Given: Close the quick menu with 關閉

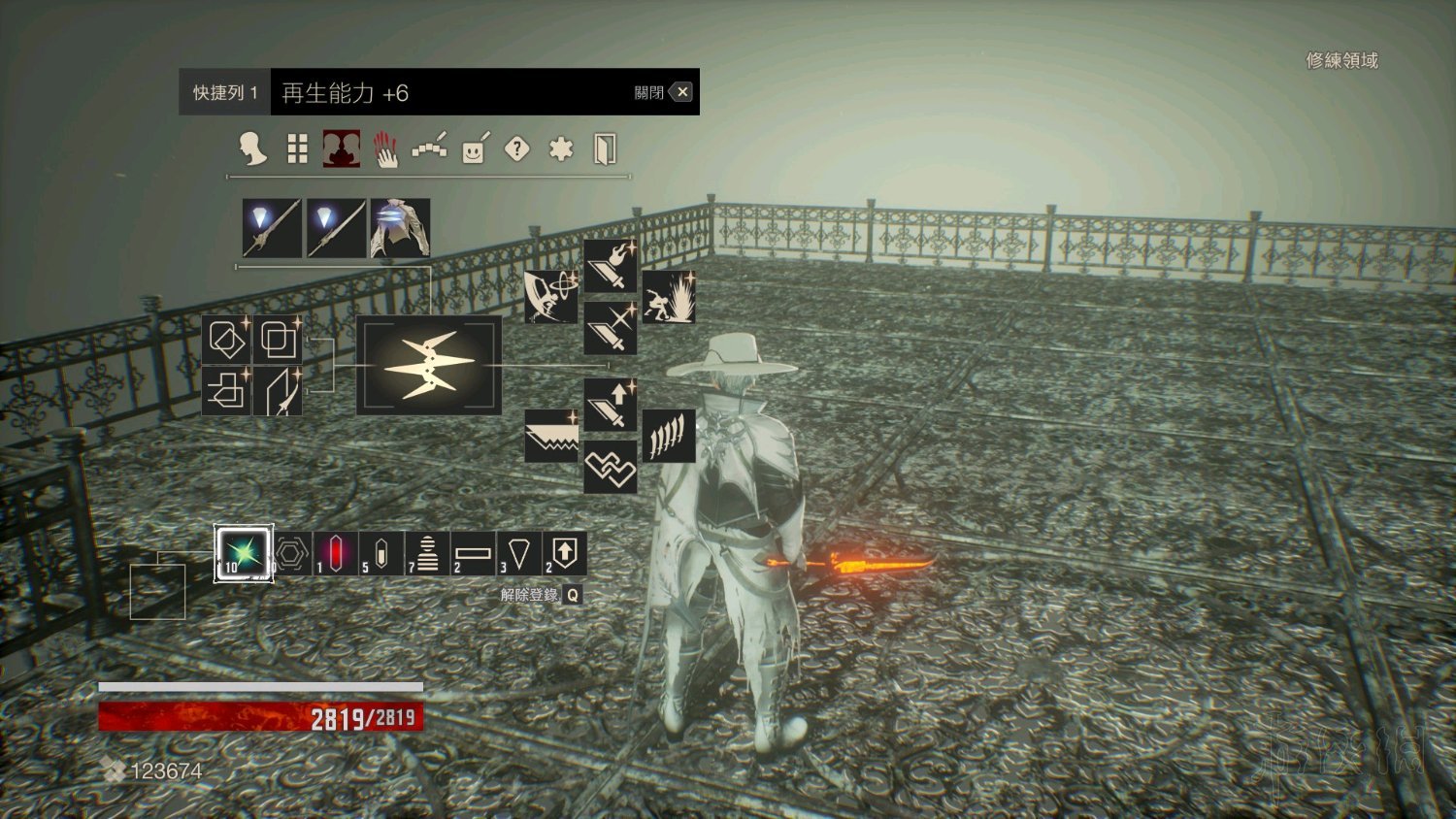Looking at the screenshot, I should point(681,92).
